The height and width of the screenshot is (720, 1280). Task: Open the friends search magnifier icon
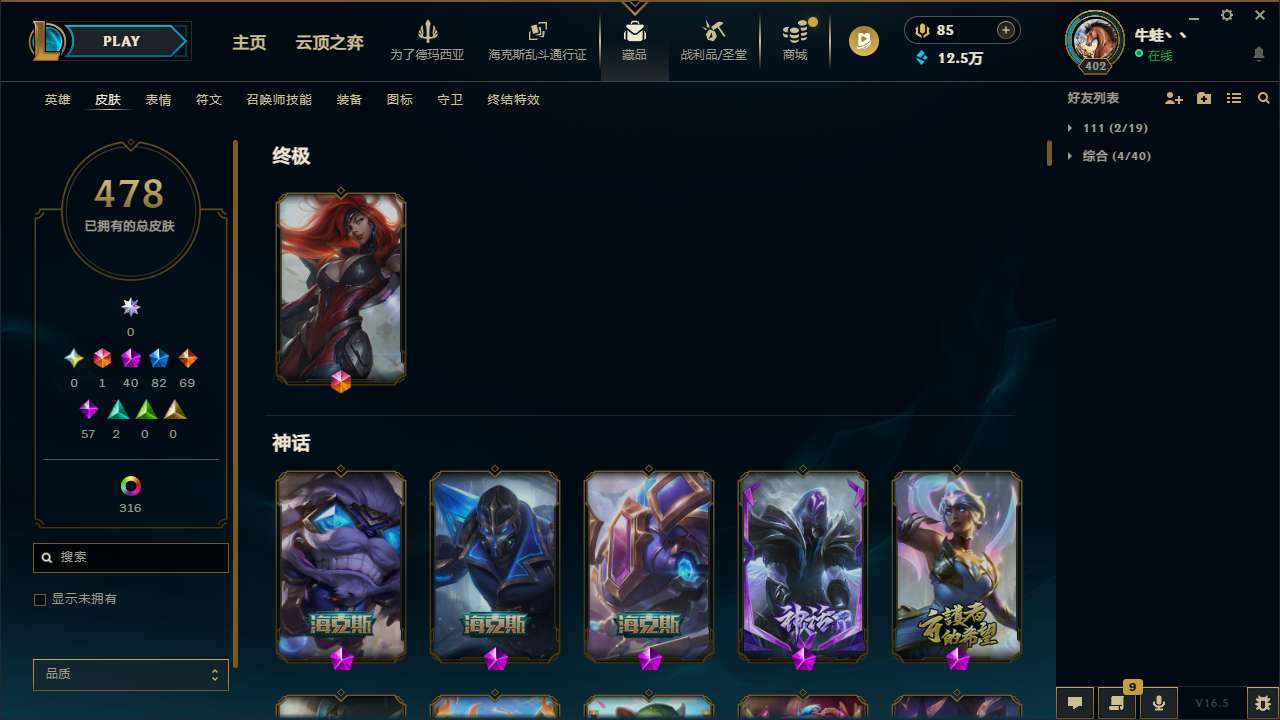coord(1264,98)
